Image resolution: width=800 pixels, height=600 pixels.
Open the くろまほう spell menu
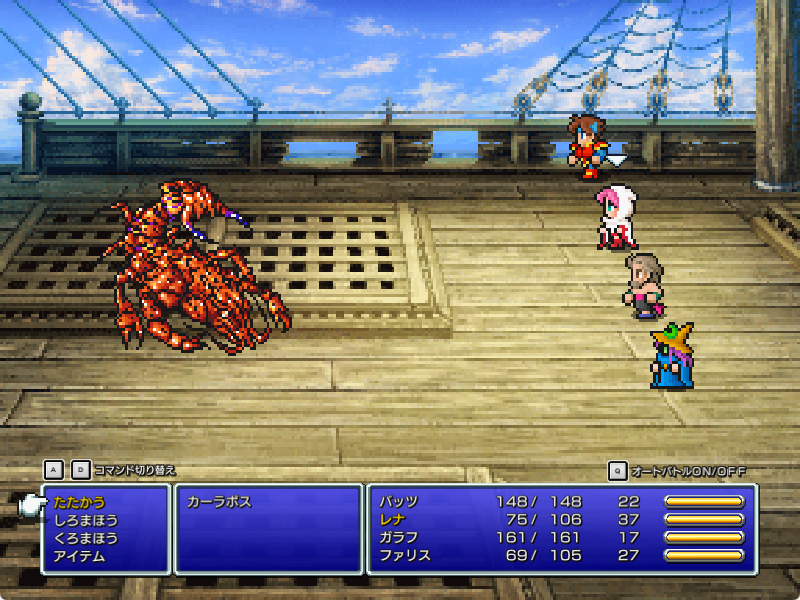coord(85,538)
